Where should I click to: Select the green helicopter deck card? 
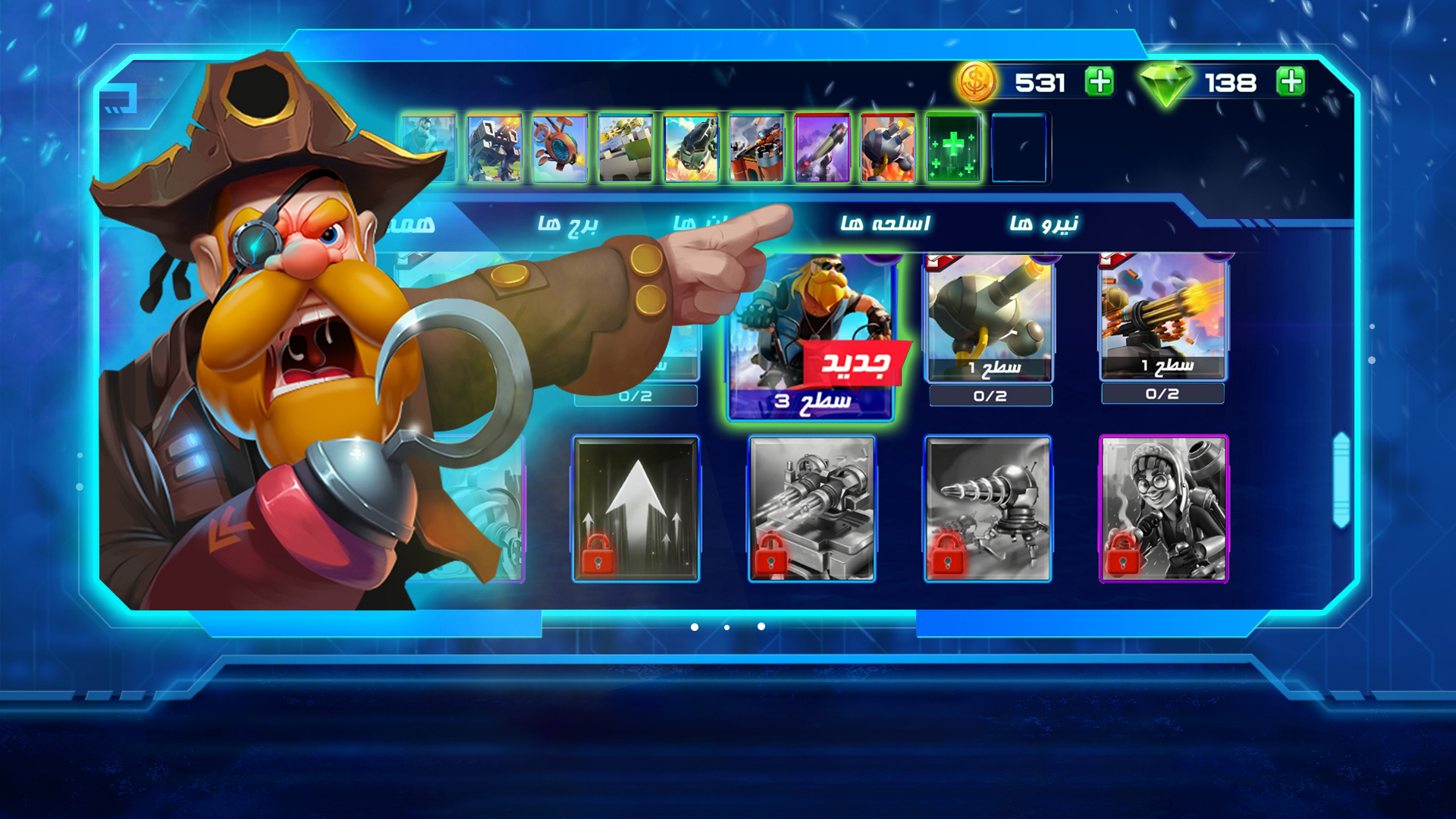tap(691, 149)
